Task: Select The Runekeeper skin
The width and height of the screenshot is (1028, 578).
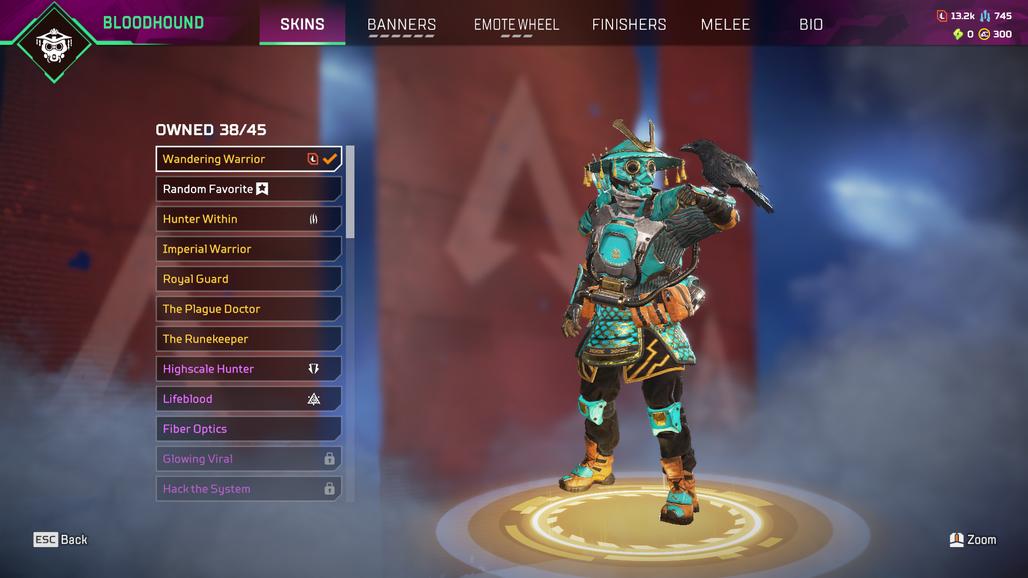Action: coord(249,339)
